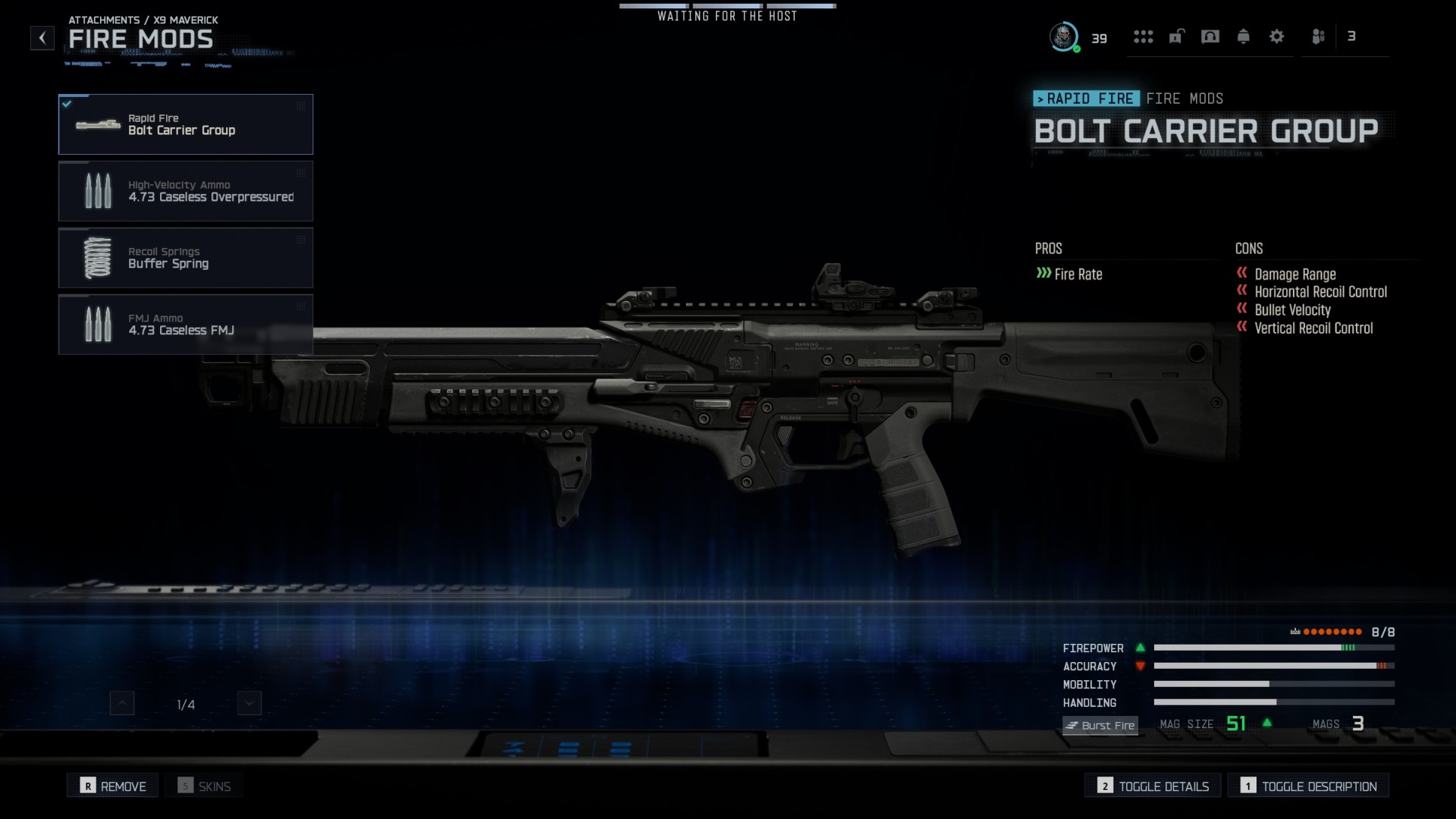1456x819 pixels.
Task: Equip the Buffer Spring recoil spring
Action: click(x=186, y=257)
